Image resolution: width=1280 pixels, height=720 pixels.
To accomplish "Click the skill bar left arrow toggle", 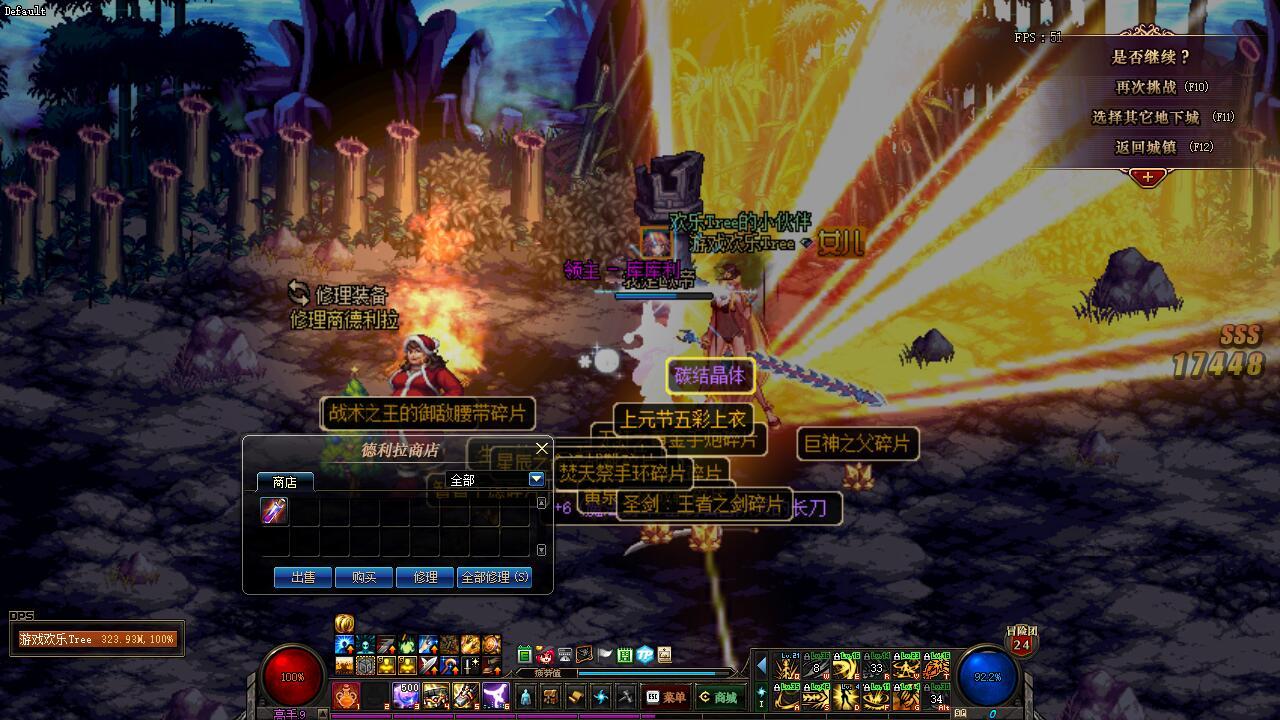I will pyautogui.click(x=761, y=666).
